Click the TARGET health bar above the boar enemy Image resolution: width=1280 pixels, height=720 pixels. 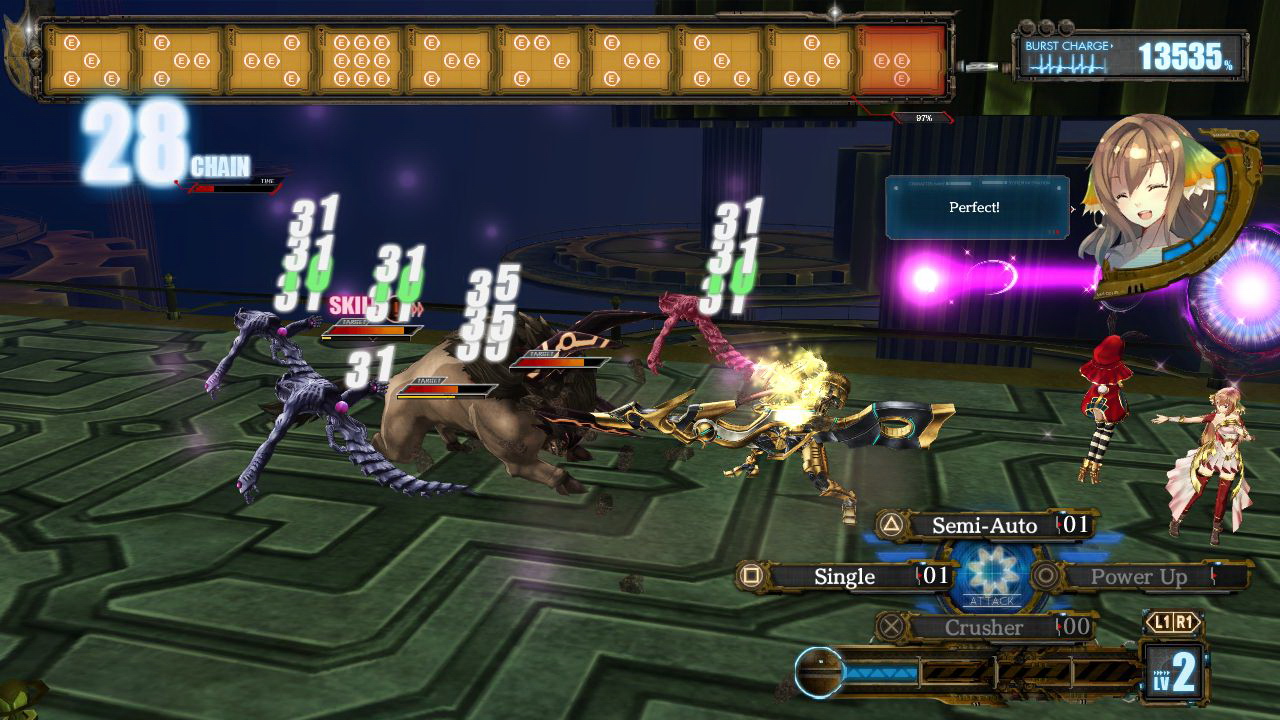pos(446,389)
